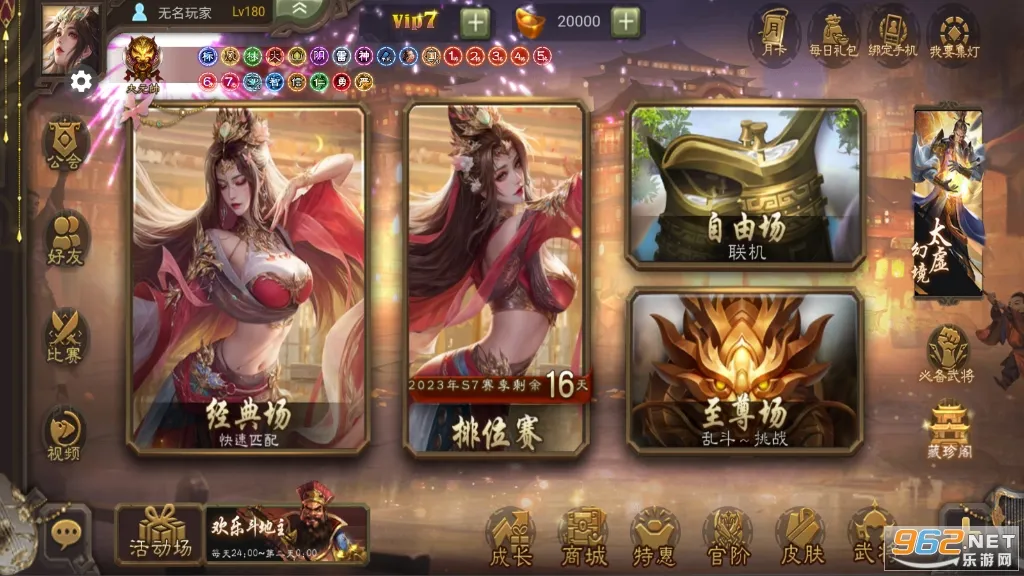Enter the 排位赛 ranked match
This screenshot has width=1024, height=576.
pyautogui.click(x=495, y=280)
